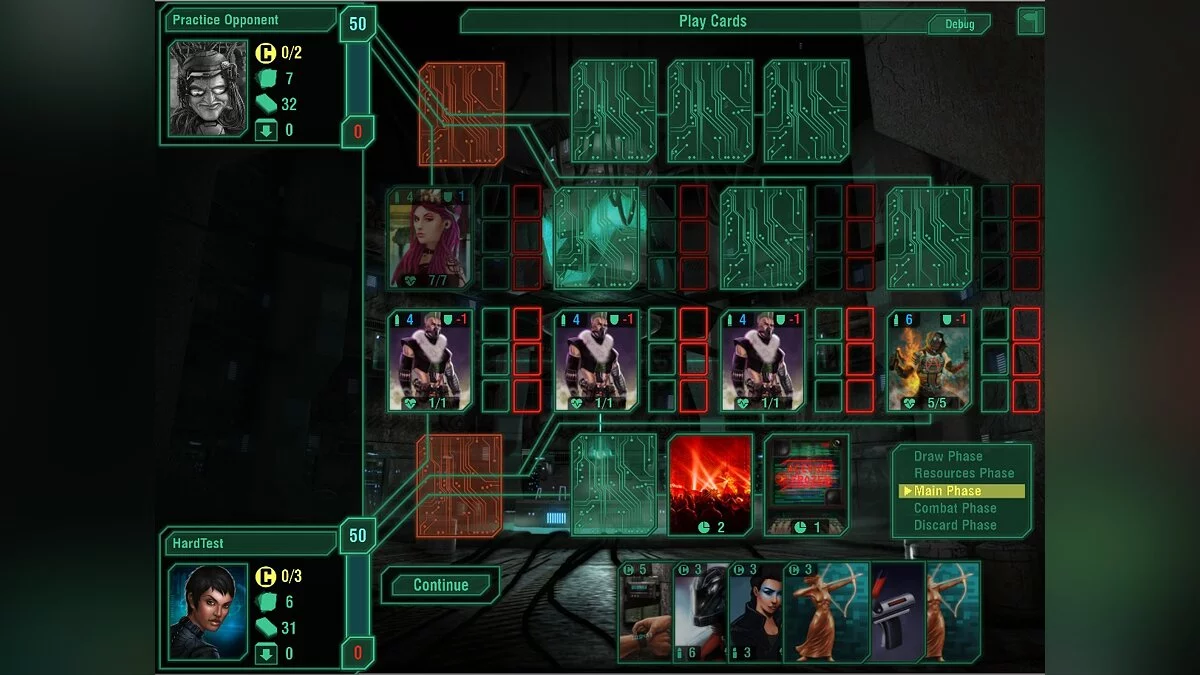Viewport: 1200px width, 675px height.
Task: Click the Discard Phase entry
Action: (x=955, y=525)
